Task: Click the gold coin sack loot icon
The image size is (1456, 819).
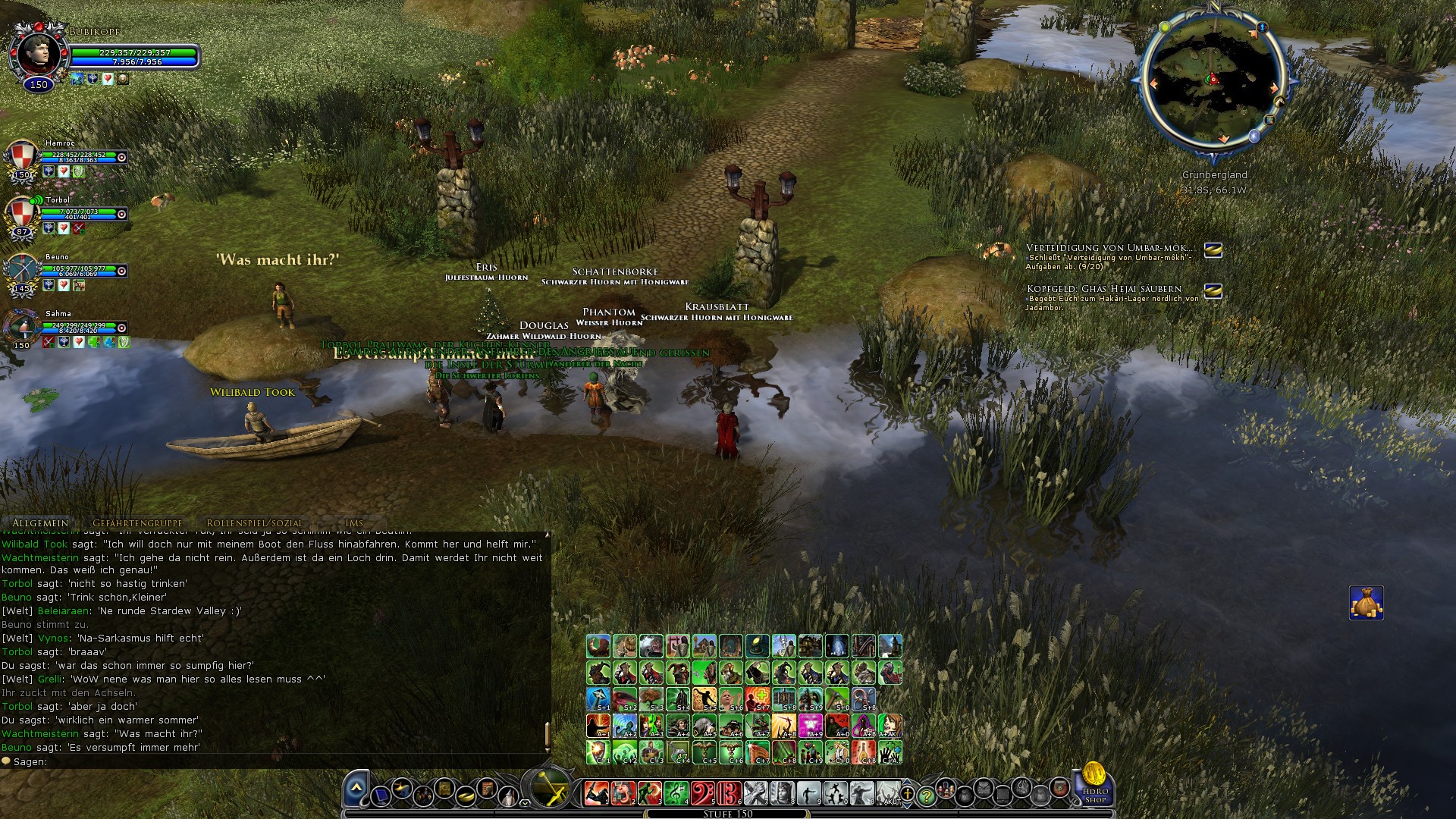Action: coord(1366,603)
